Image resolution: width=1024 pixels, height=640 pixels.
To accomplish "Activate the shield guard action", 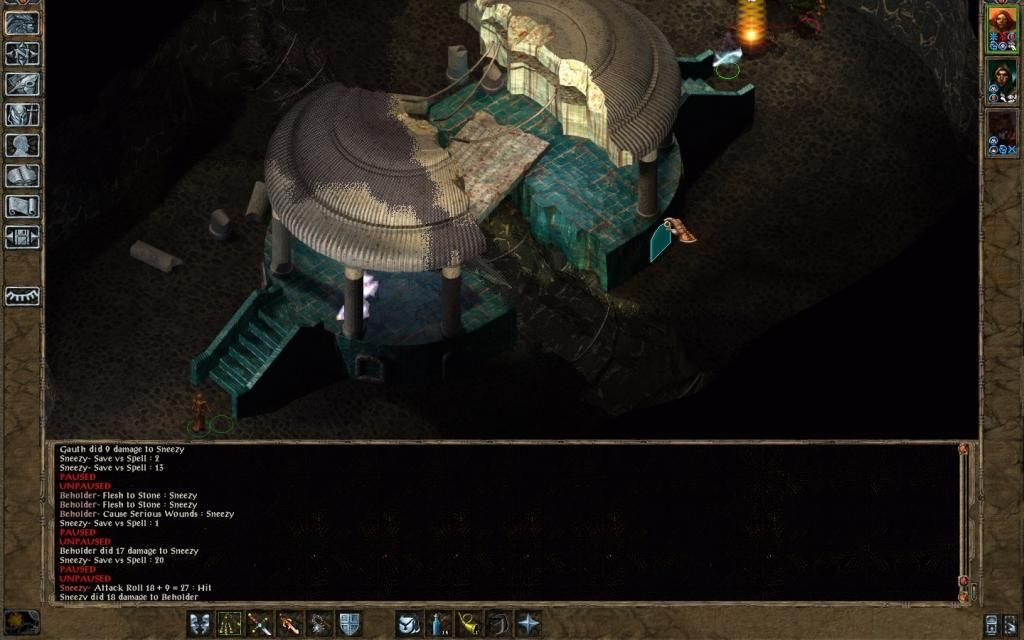I will (x=350, y=624).
